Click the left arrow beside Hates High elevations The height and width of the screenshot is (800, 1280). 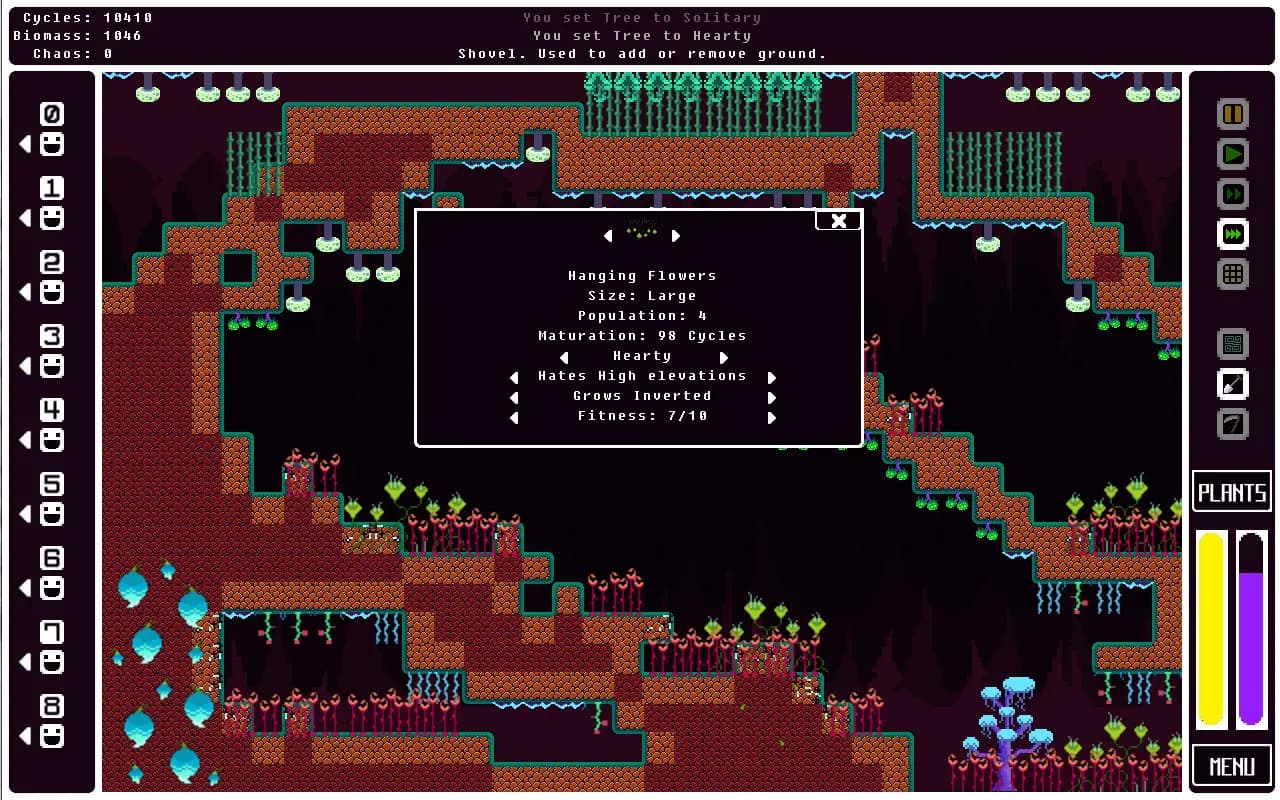[514, 377]
